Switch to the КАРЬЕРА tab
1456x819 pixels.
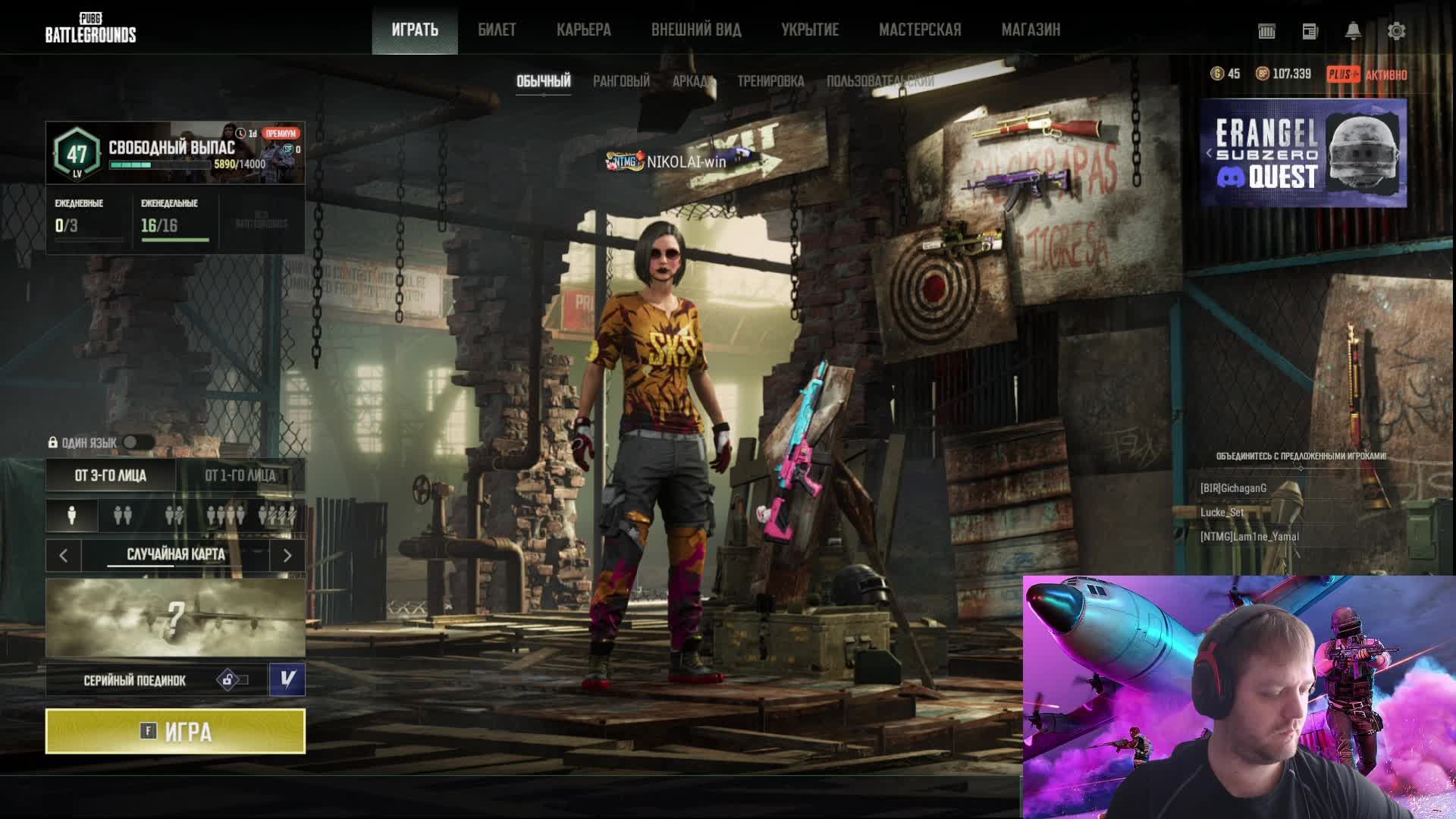583,30
